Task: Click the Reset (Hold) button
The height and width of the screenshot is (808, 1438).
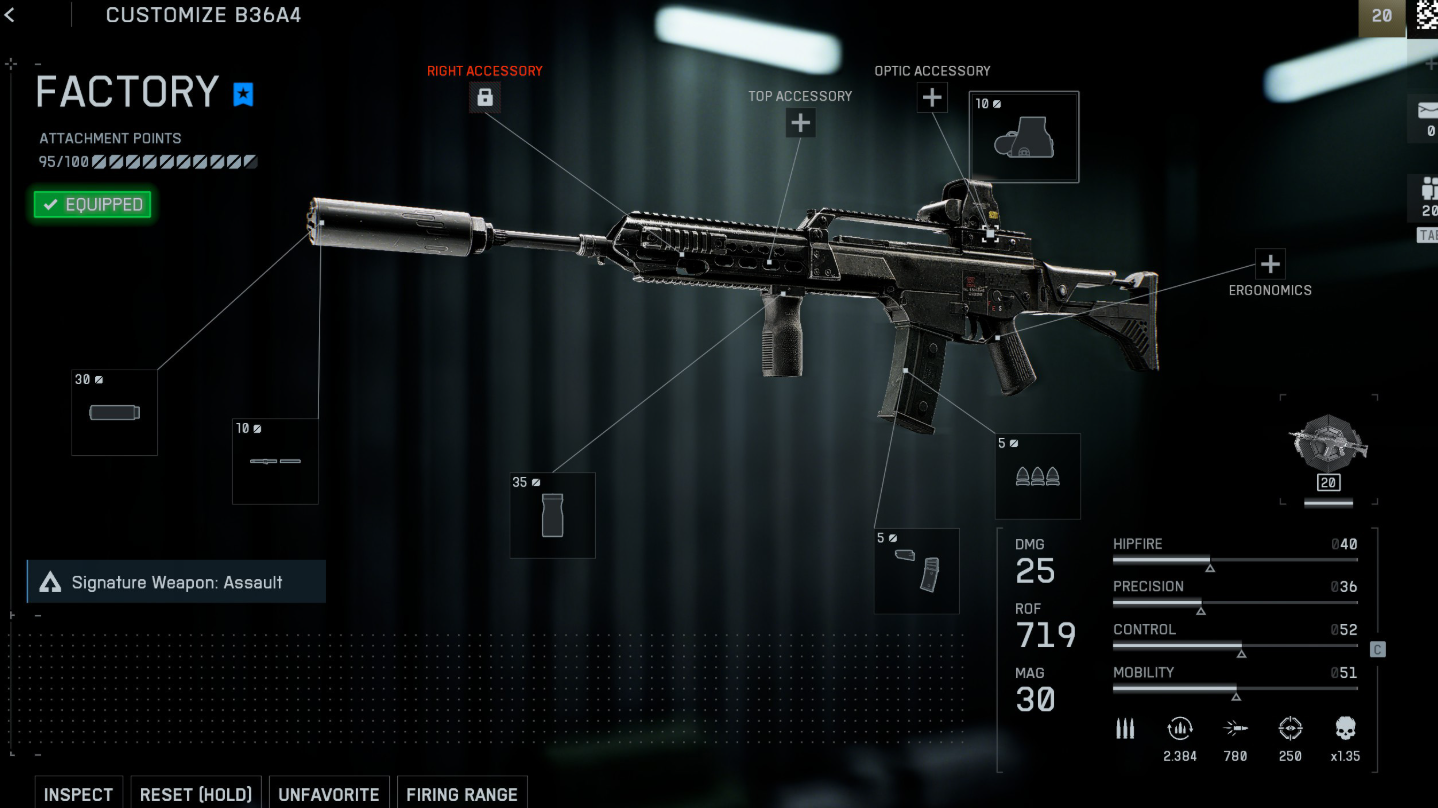Action: click(195, 794)
